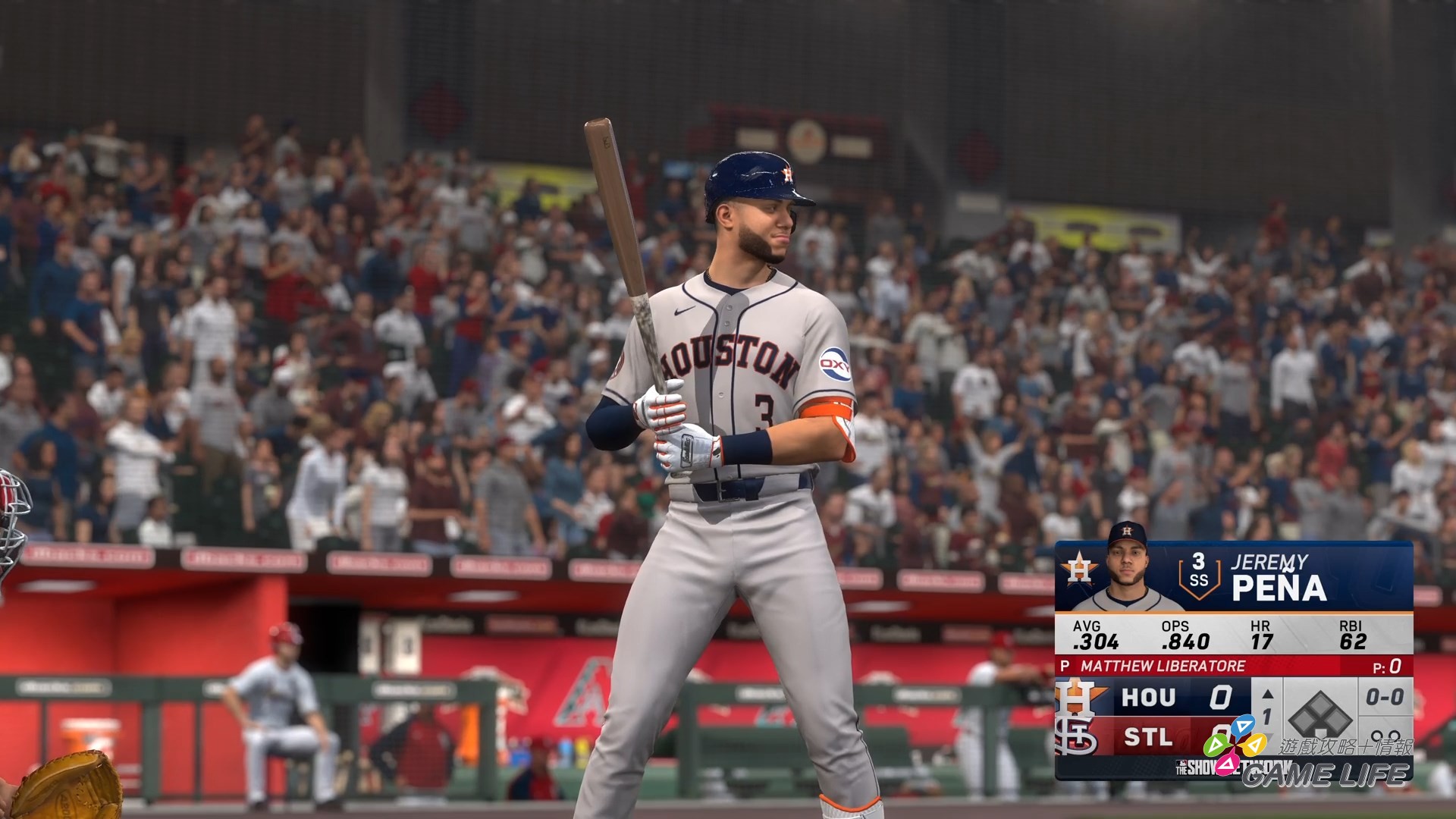Expand the Matthew Liberatore pitcher bar

point(1161,664)
